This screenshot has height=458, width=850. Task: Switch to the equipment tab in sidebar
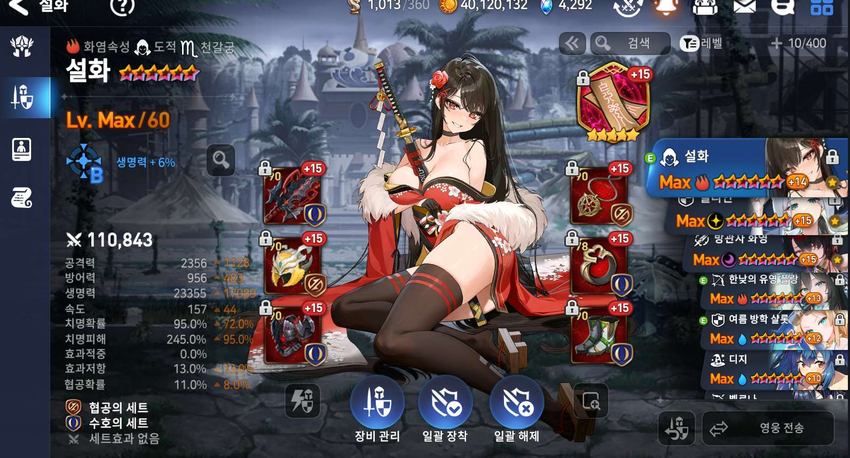[22, 97]
